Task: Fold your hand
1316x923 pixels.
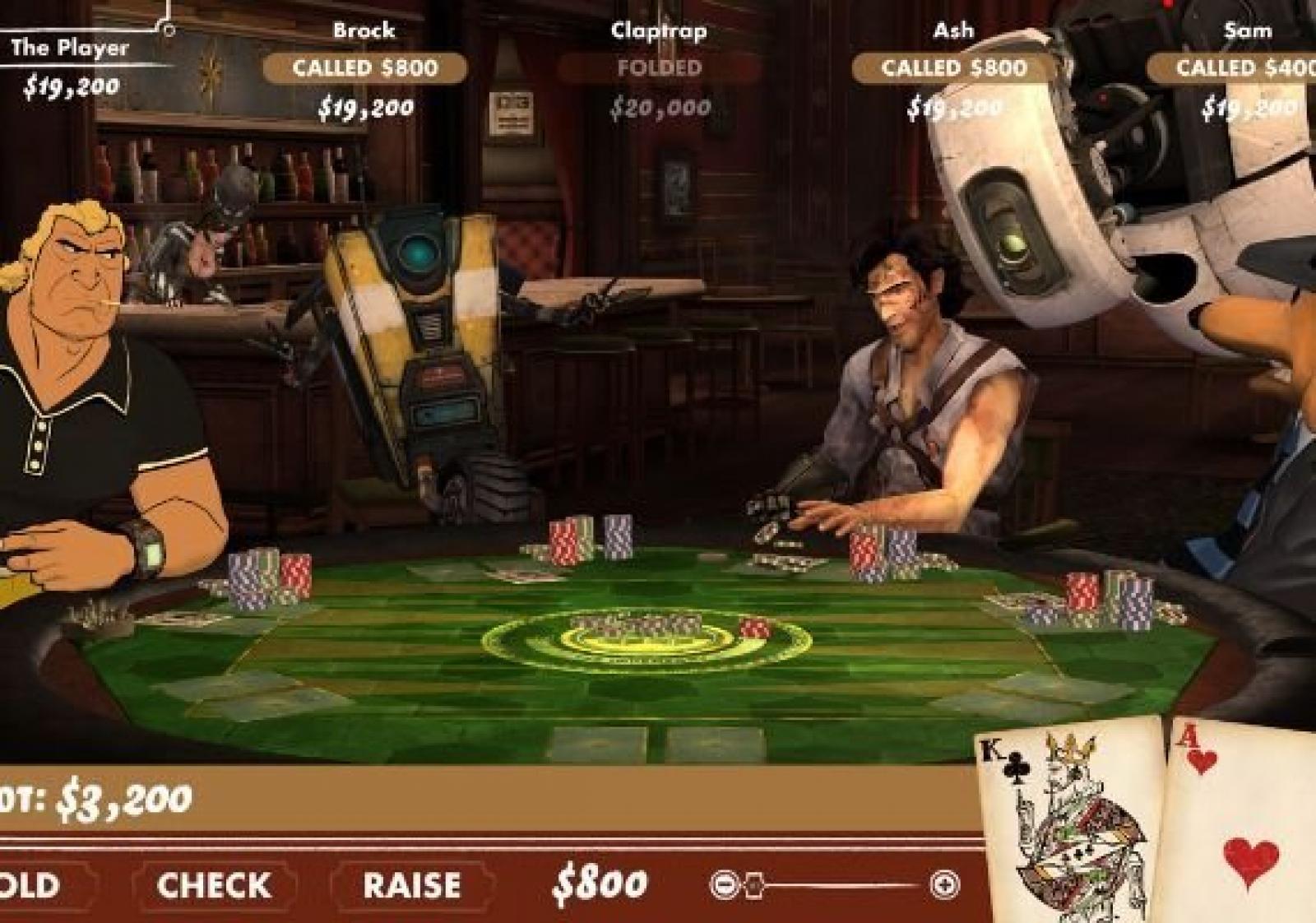Action: coord(30,886)
